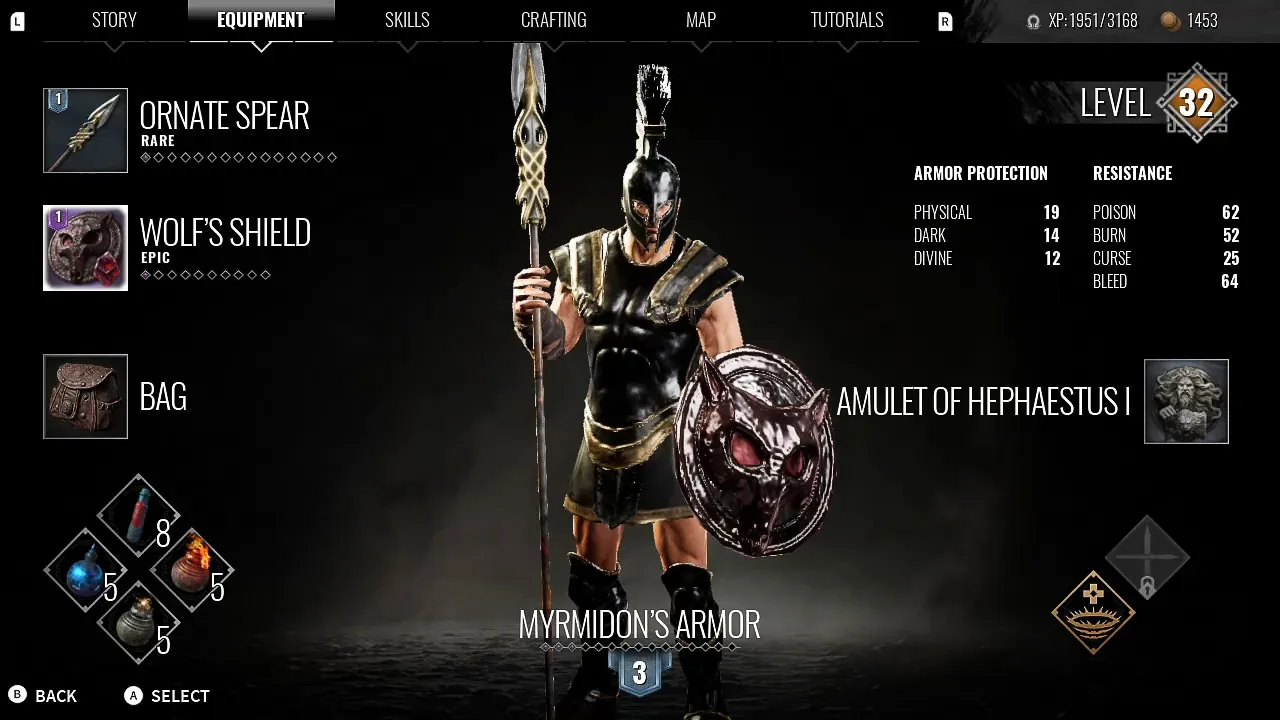Select the Ornate Spear weapon icon
This screenshot has height=720, width=1280.
tap(85, 130)
